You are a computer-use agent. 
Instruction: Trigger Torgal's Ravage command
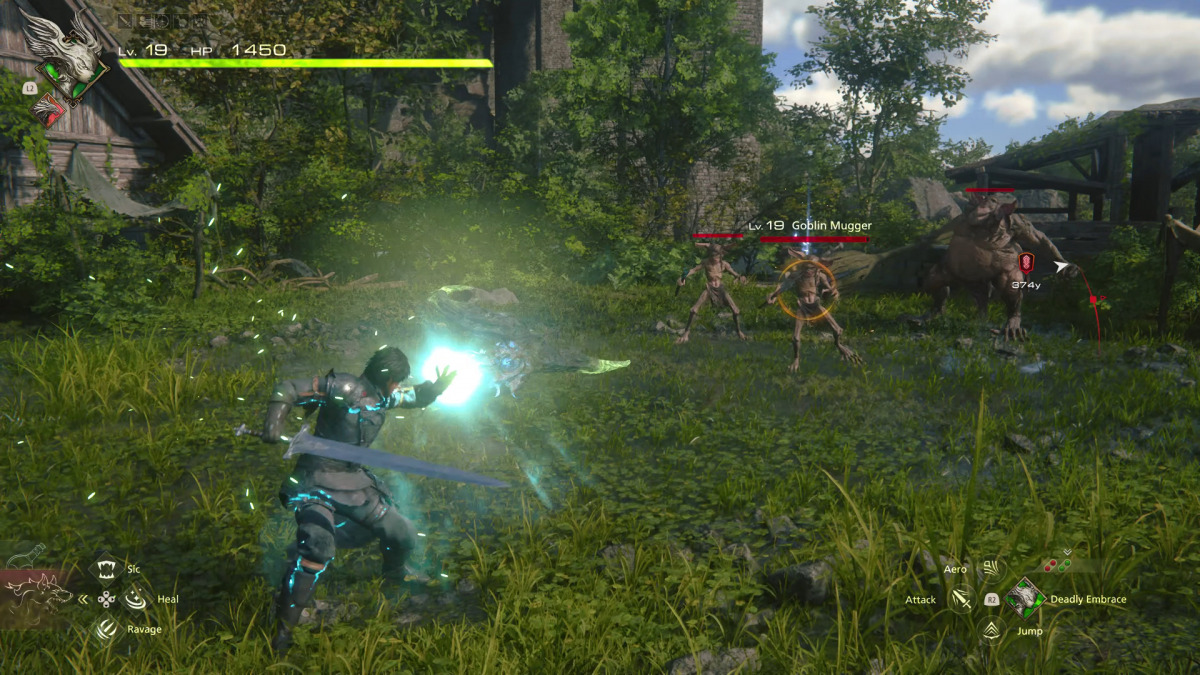click(x=106, y=629)
